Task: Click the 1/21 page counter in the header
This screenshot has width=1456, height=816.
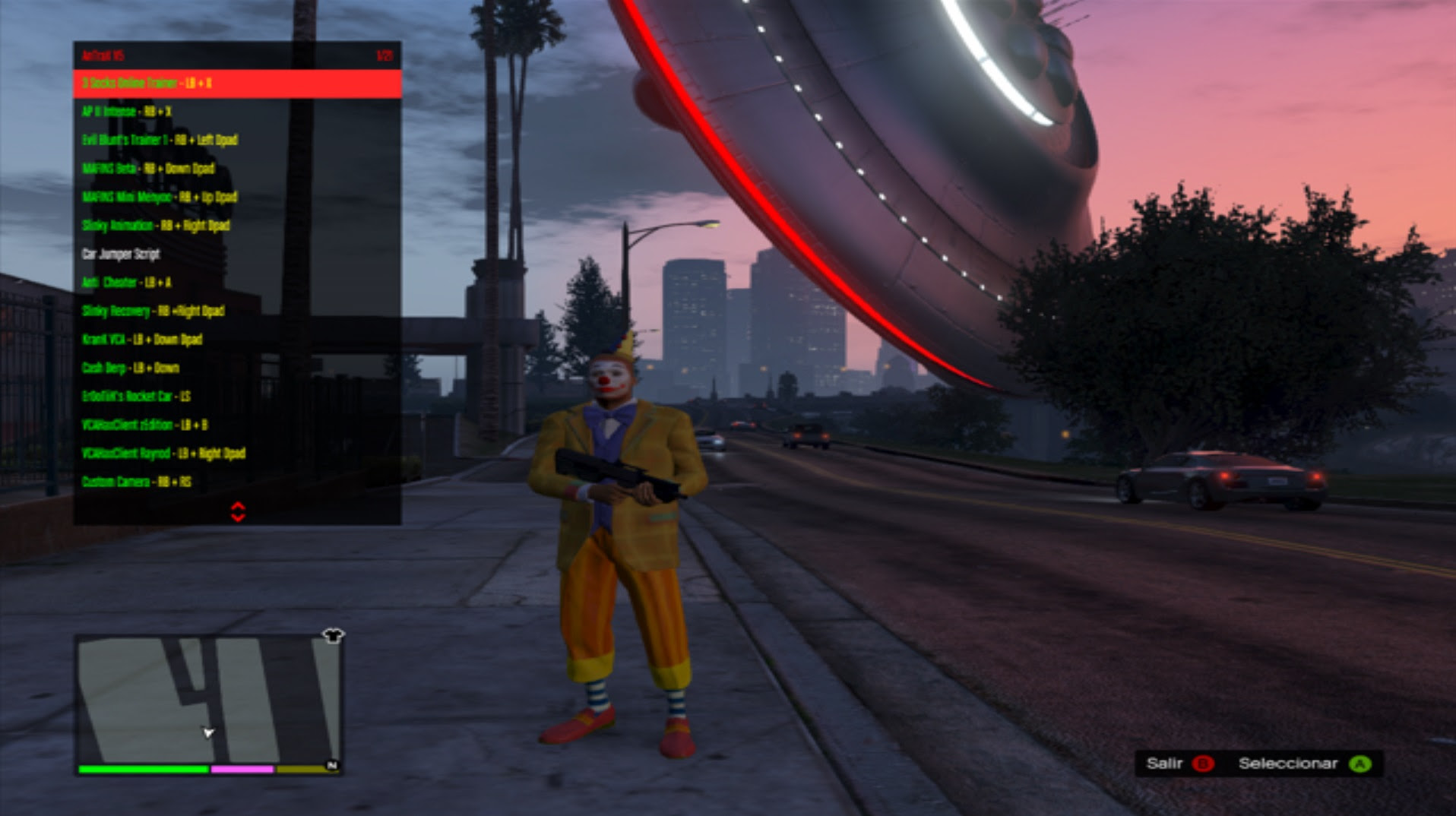Action: click(x=384, y=55)
